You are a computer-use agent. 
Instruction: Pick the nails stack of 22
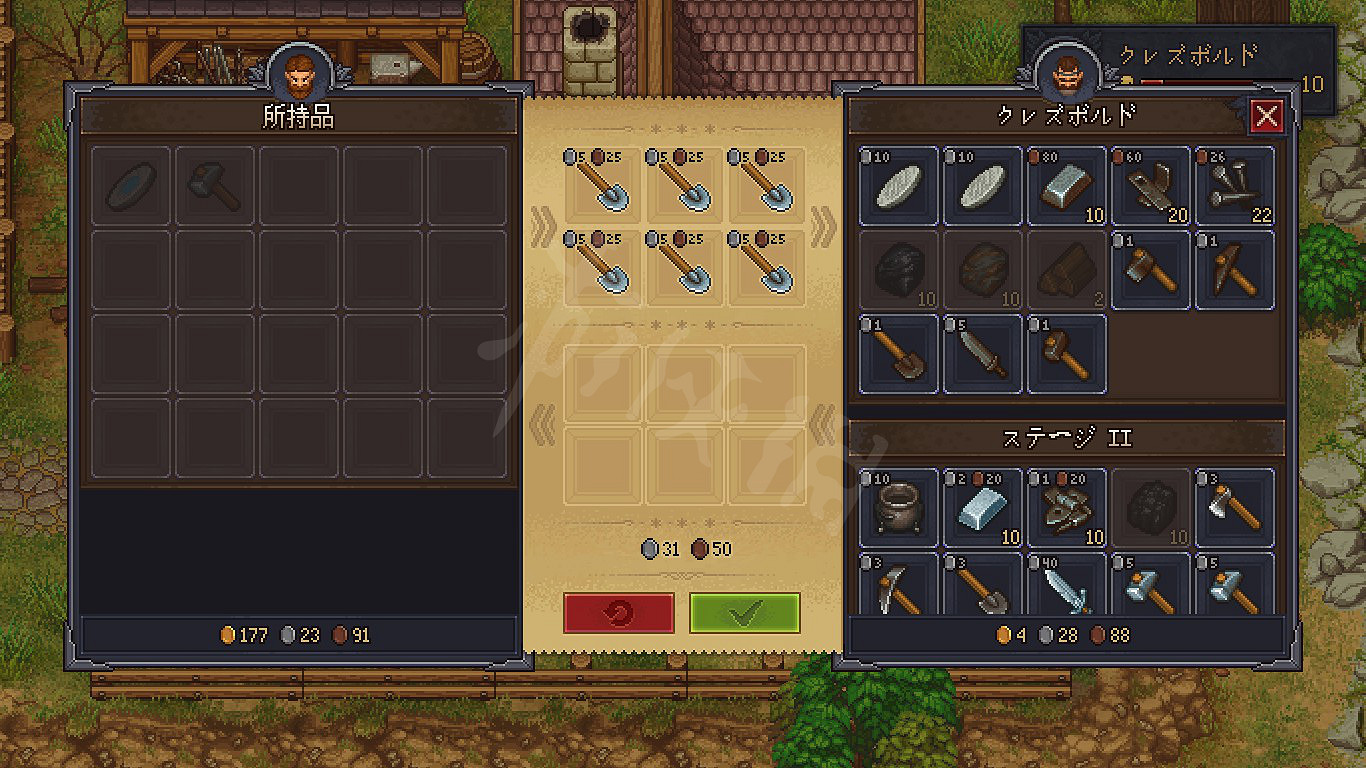coord(1235,186)
